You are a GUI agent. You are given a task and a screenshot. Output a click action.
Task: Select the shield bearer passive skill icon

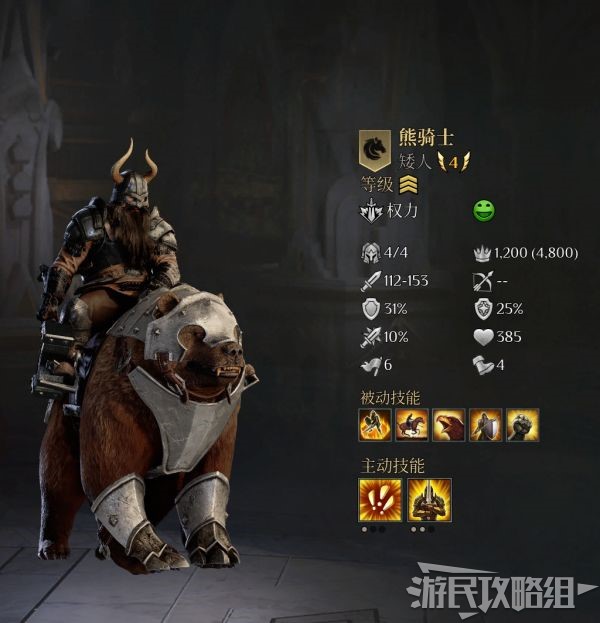click(486, 425)
